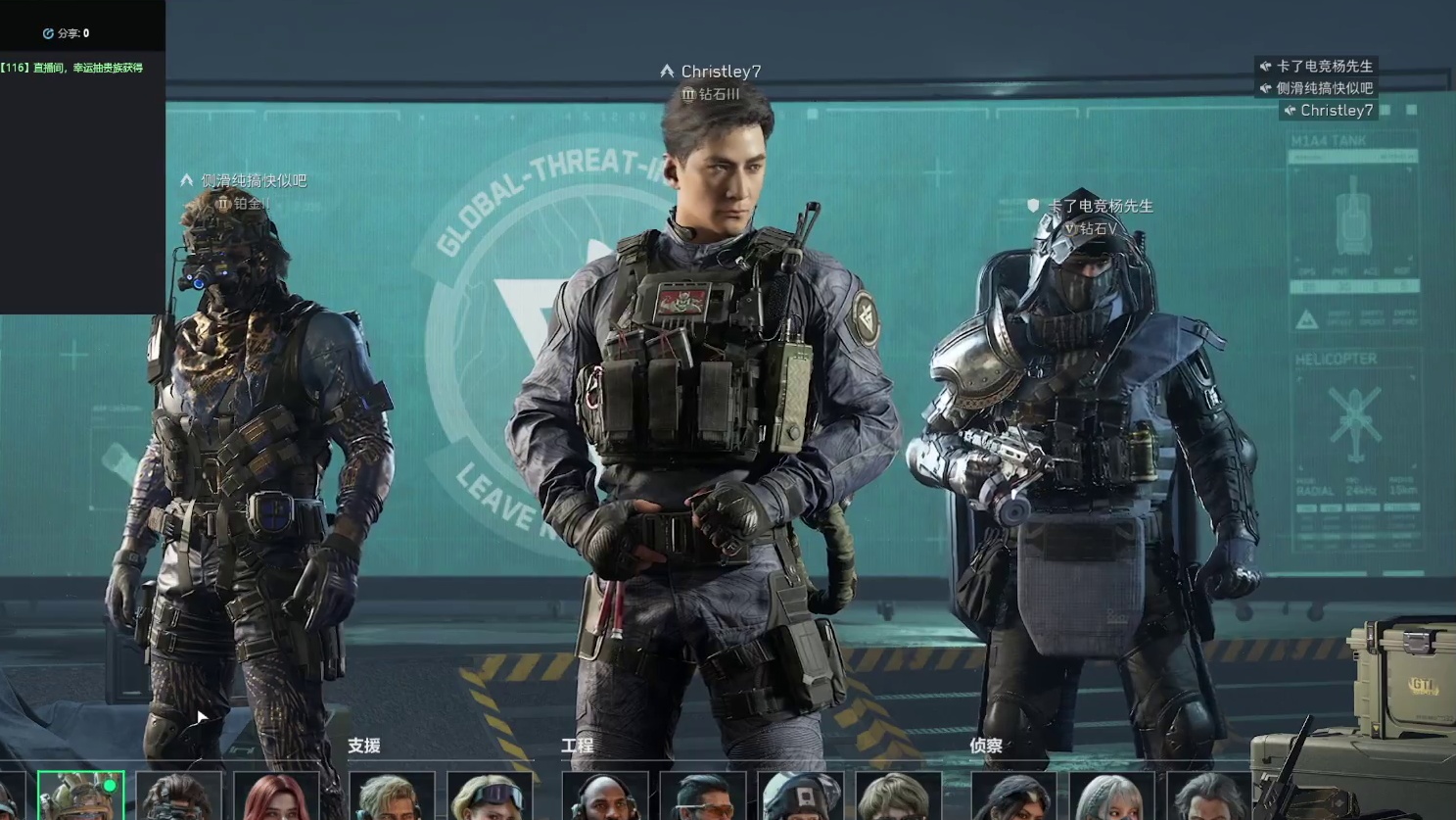The width and height of the screenshot is (1456, 820).
Task: Select the engineer with the white-emblem helmet
Action: (801, 796)
